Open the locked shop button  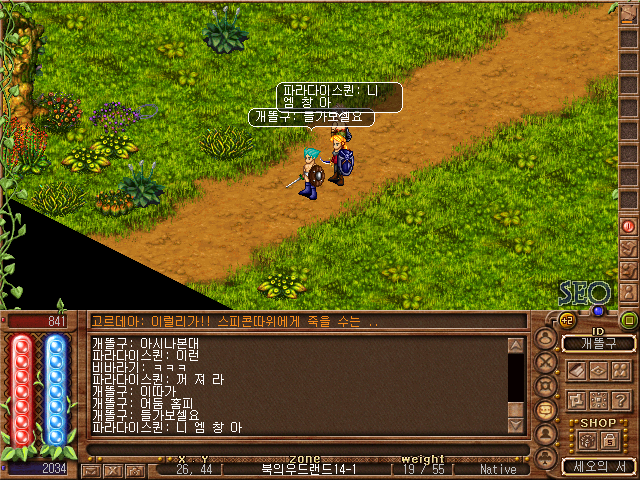(x=610, y=440)
